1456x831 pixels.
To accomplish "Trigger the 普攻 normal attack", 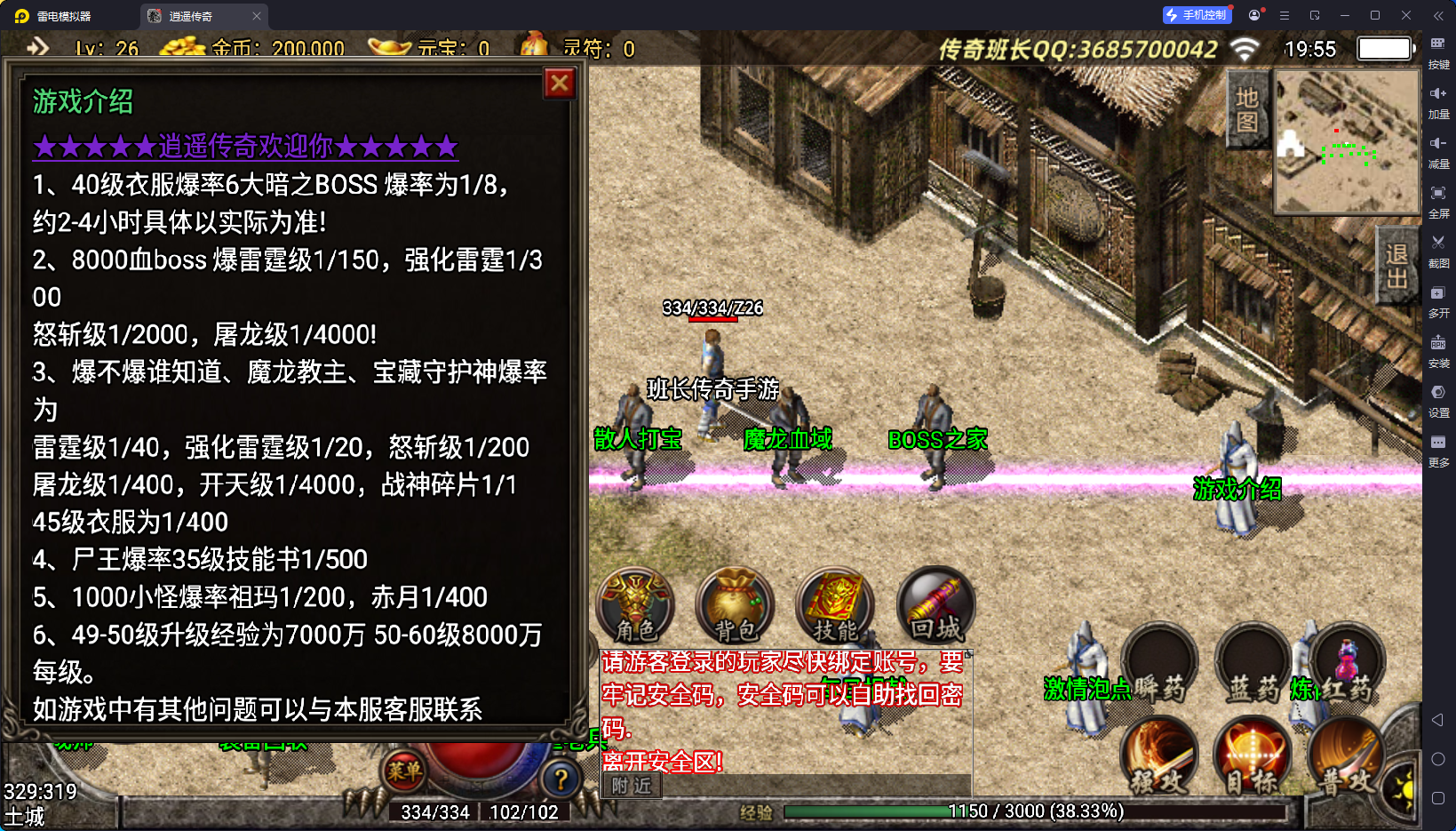I will [x=1345, y=757].
